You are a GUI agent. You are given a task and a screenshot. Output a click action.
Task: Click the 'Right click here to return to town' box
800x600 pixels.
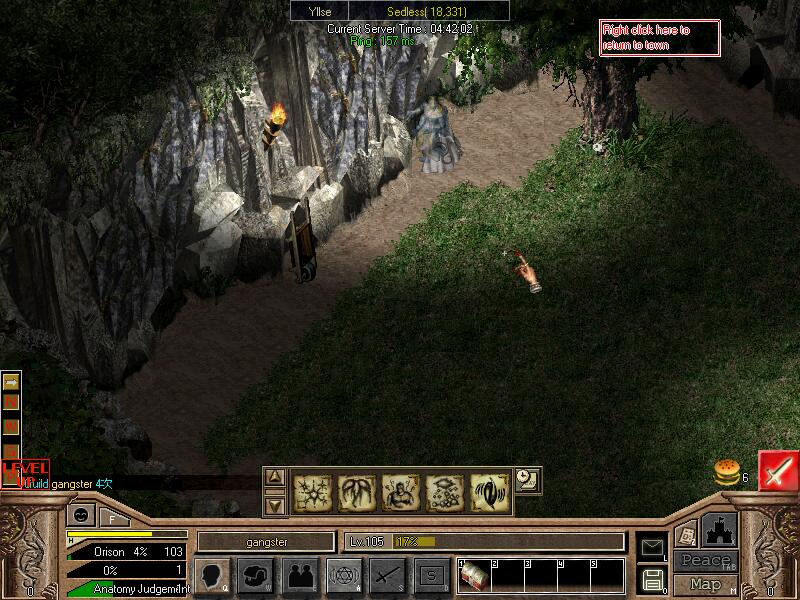pos(659,38)
